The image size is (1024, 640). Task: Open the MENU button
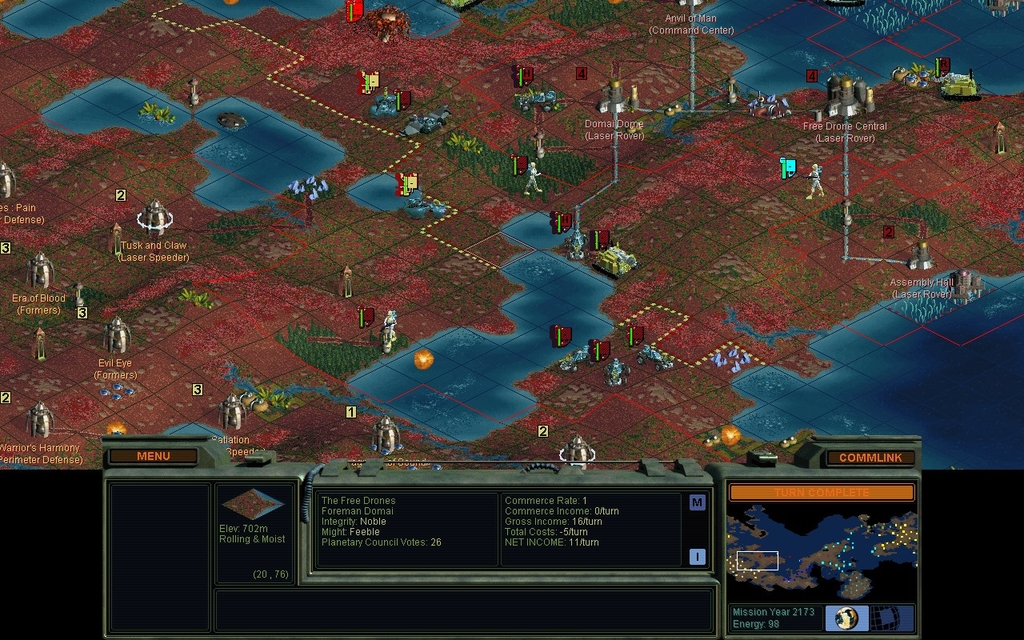click(153, 456)
